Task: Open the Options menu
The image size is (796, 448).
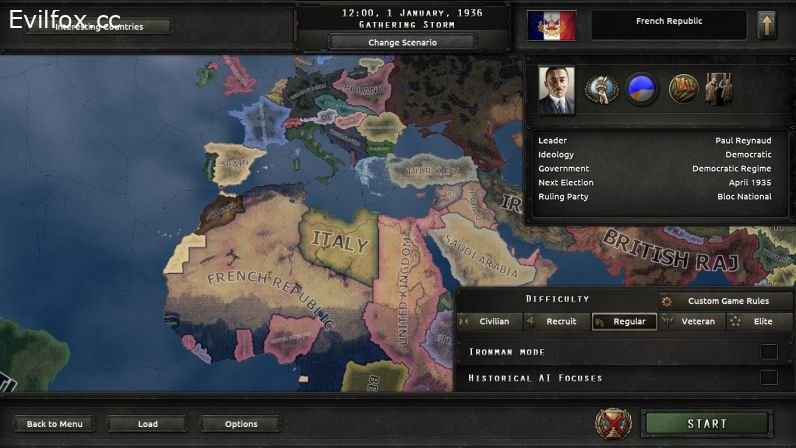Action: tap(241, 424)
